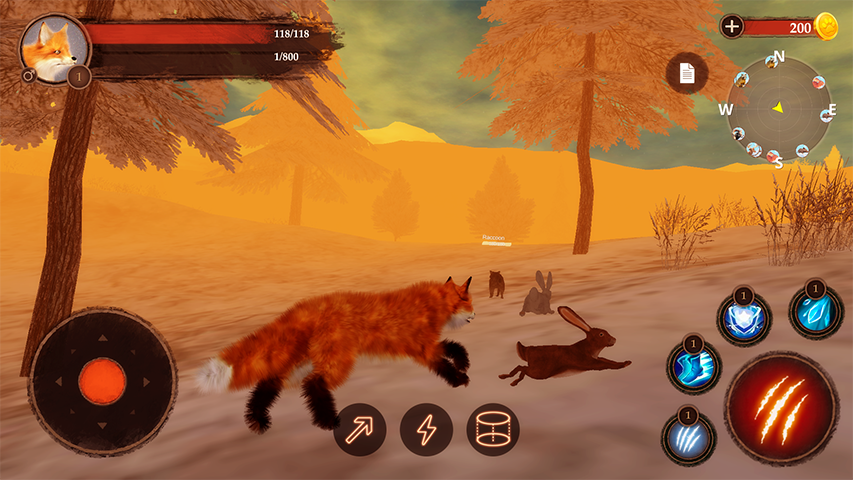Use the ice crystal shard skill
Screen dimensions: 853x480
(816, 311)
